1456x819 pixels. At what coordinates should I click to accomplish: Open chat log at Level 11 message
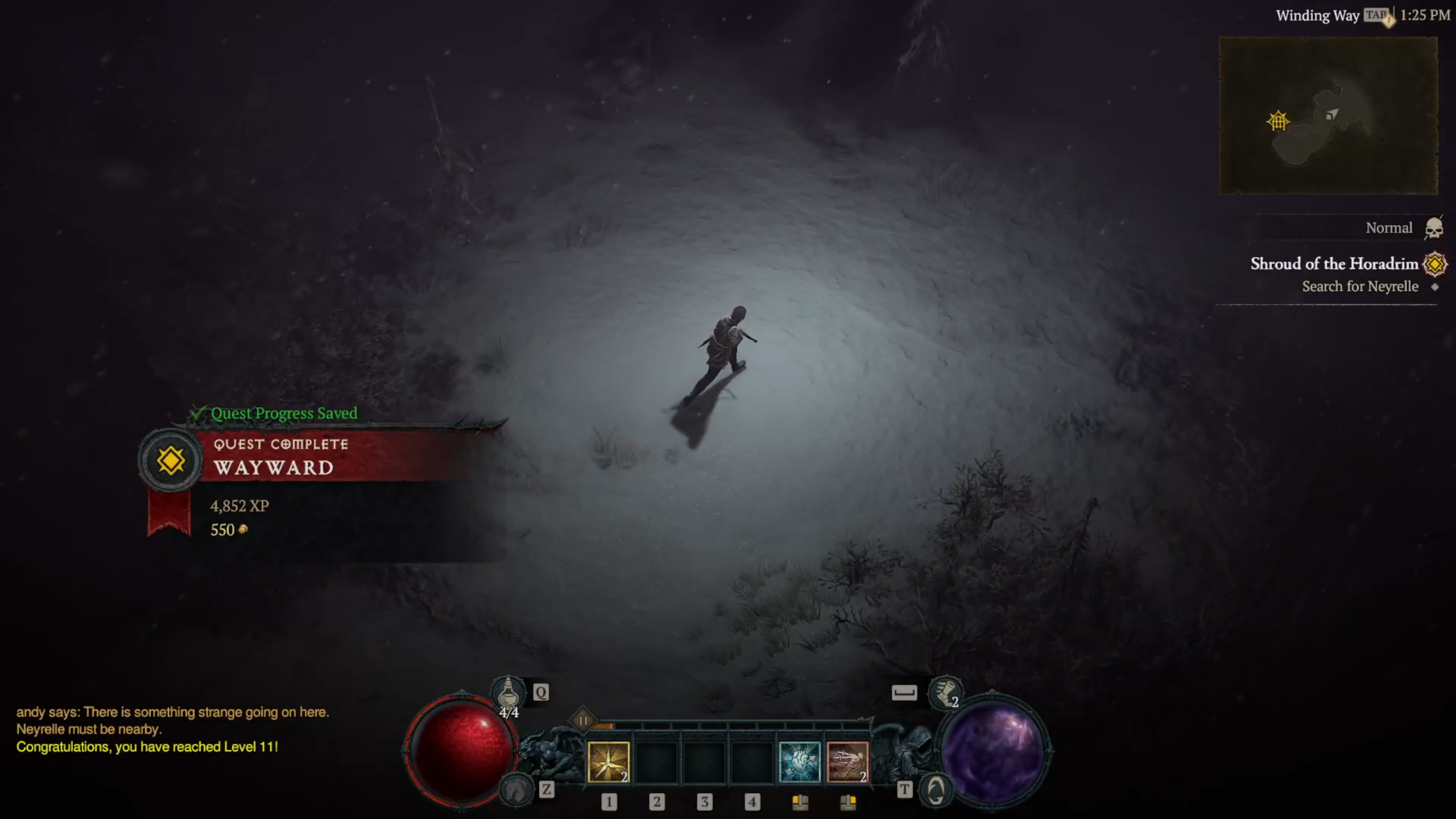pos(147,747)
